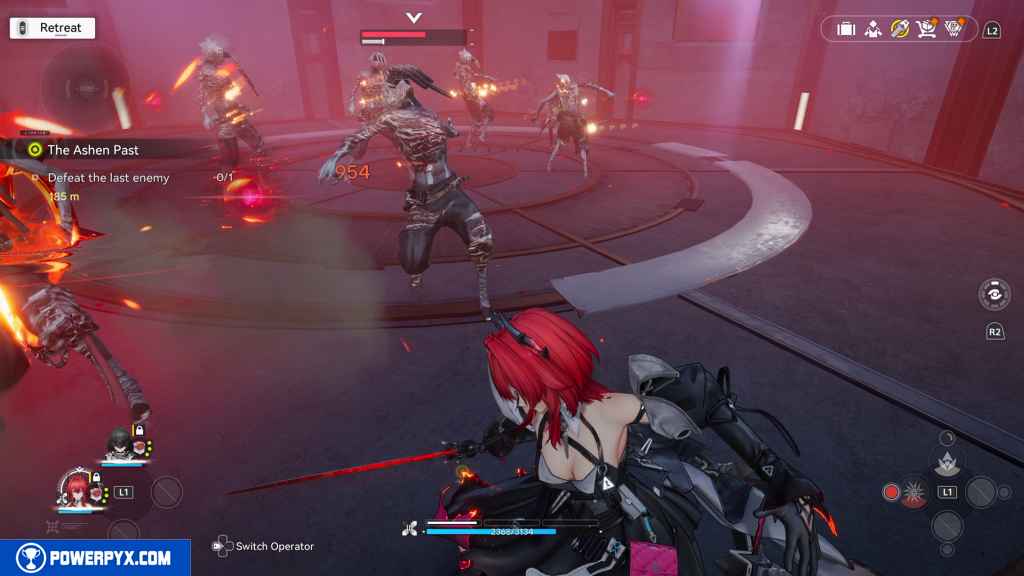The width and height of the screenshot is (1024, 576).
Task: Activate the red starburst combat skill
Action: click(x=912, y=492)
